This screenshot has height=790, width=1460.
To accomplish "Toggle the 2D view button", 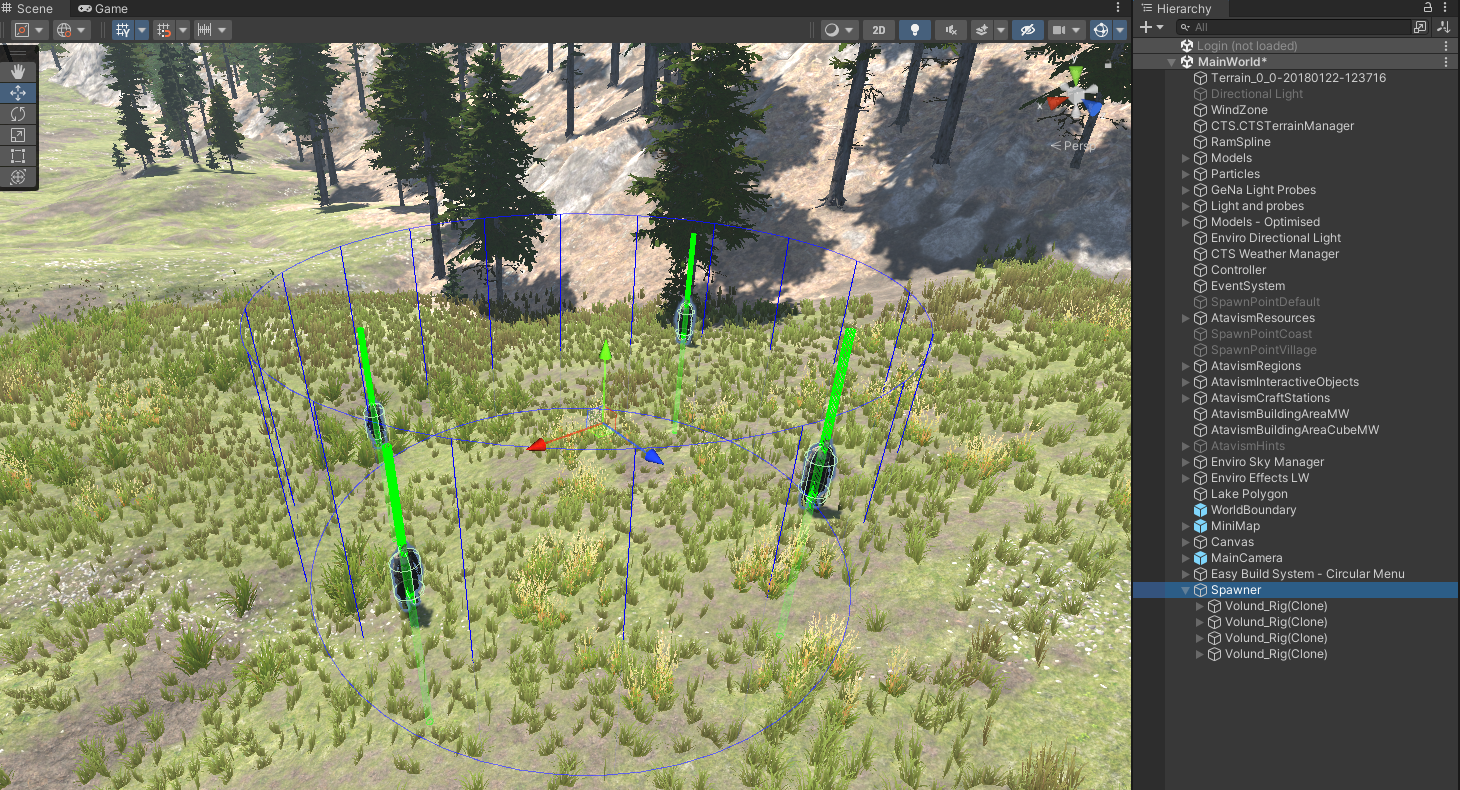I will pyautogui.click(x=879, y=30).
